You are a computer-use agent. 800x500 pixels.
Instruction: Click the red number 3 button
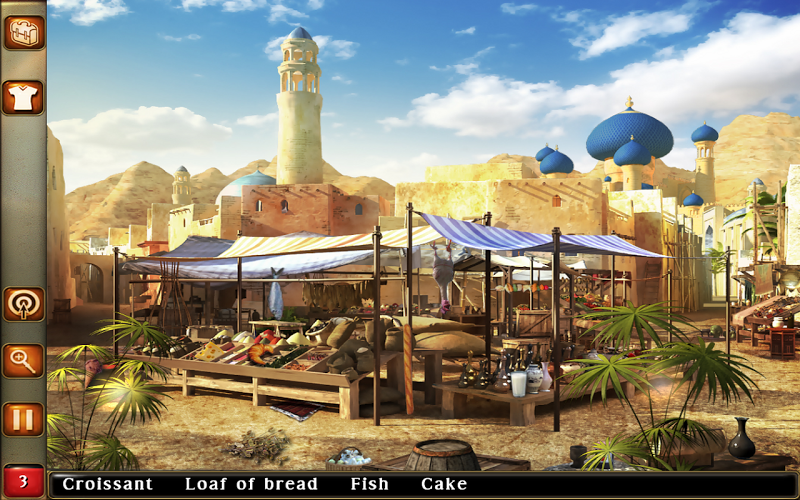(x=23, y=481)
